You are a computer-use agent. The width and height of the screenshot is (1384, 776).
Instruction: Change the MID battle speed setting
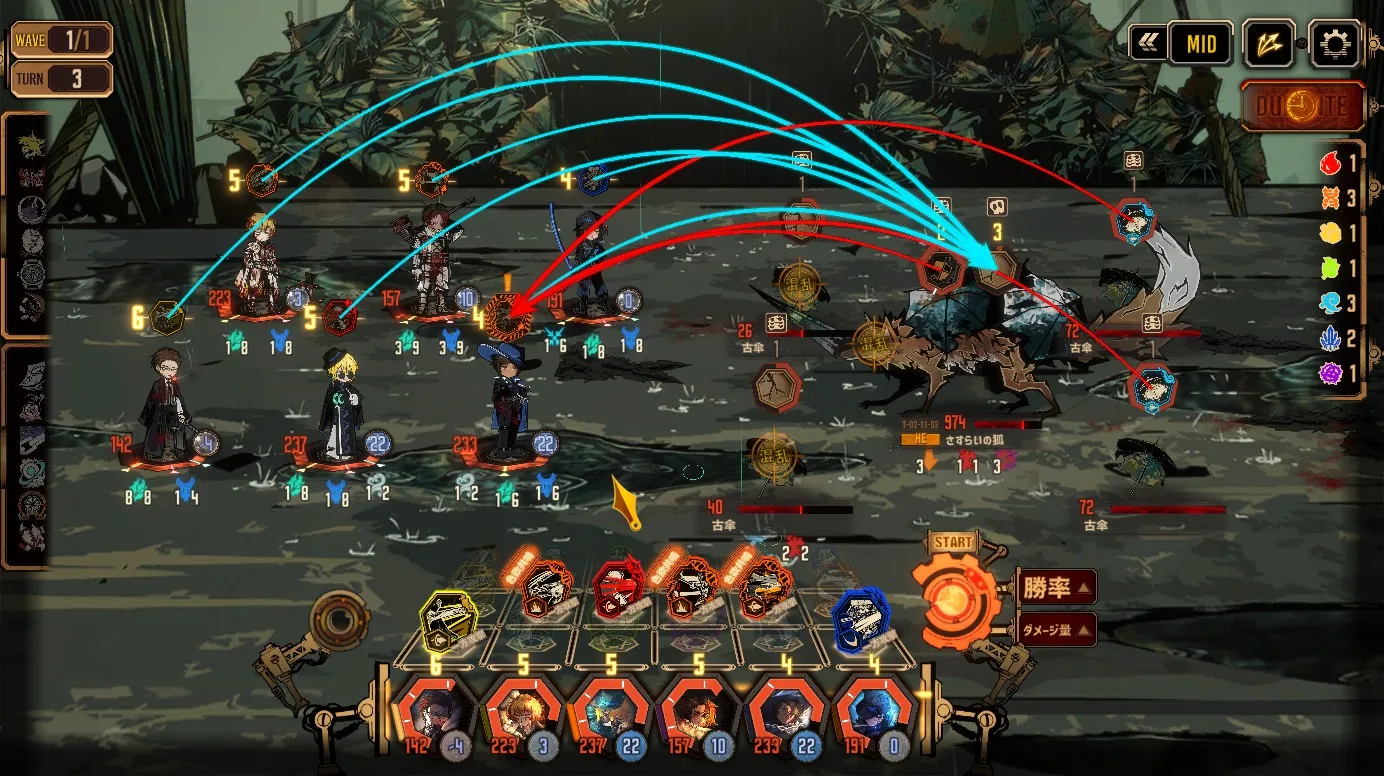click(x=1200, y=44)
